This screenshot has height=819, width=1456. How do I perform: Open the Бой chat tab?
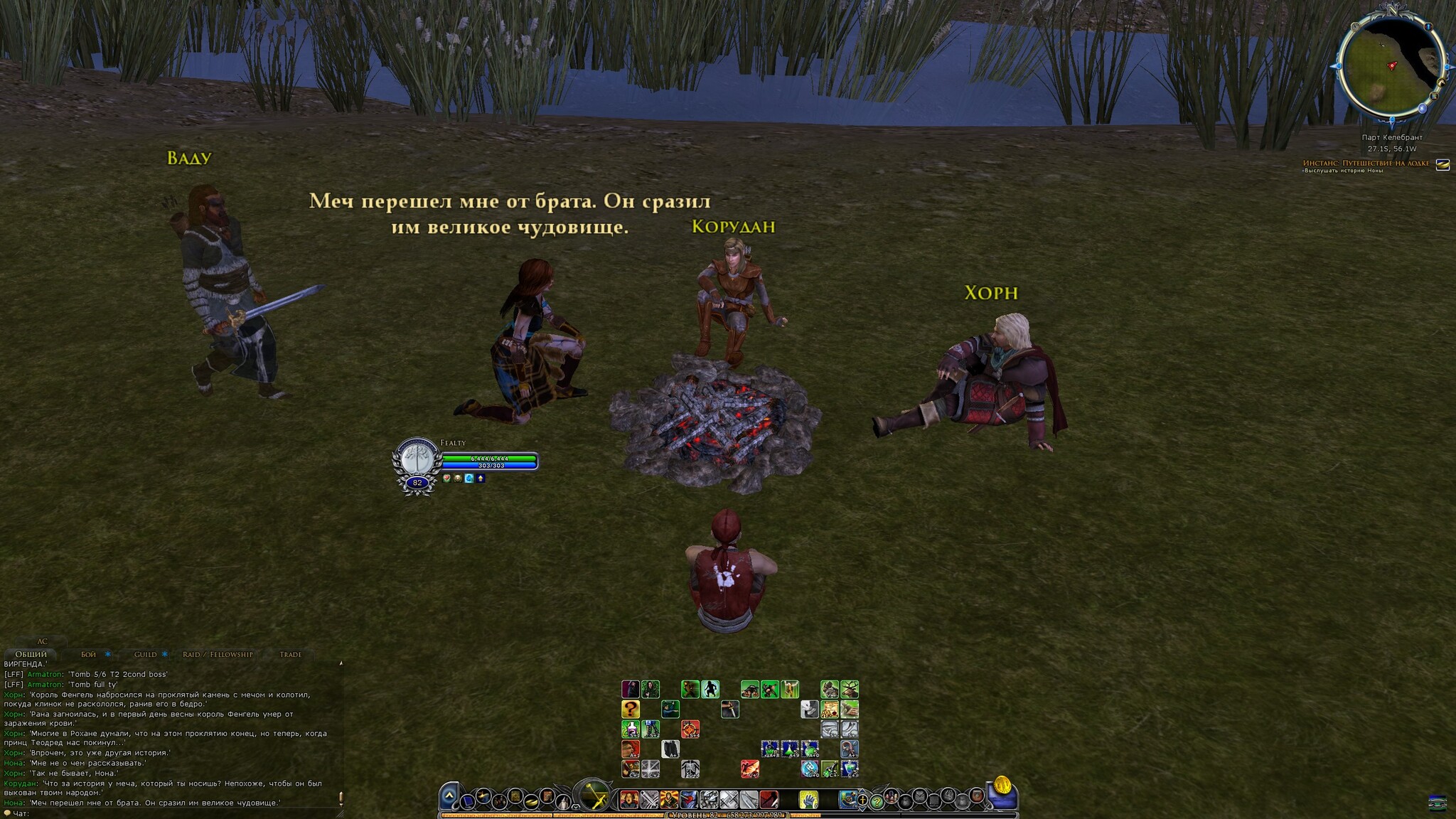89,654
